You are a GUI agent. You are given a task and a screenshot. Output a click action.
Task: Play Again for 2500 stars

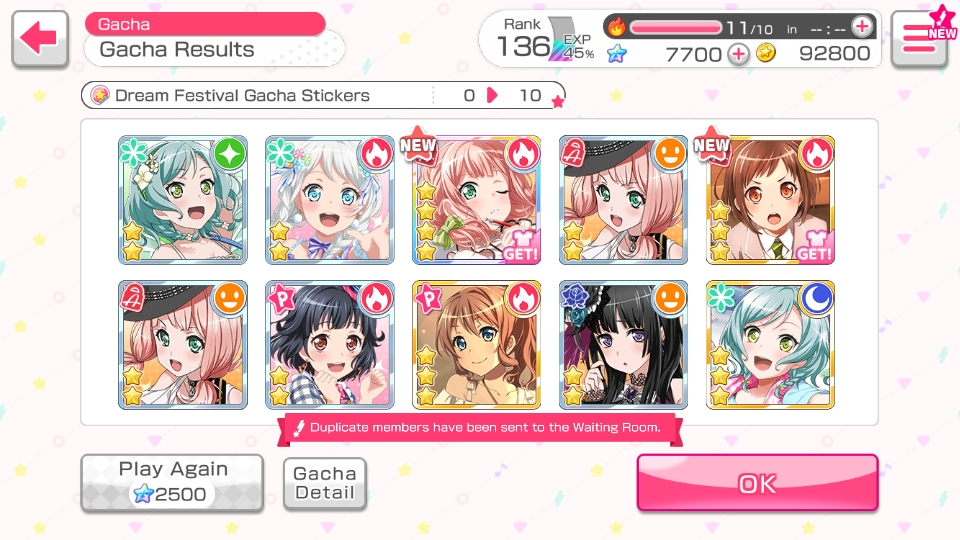(x=172, y=482)
